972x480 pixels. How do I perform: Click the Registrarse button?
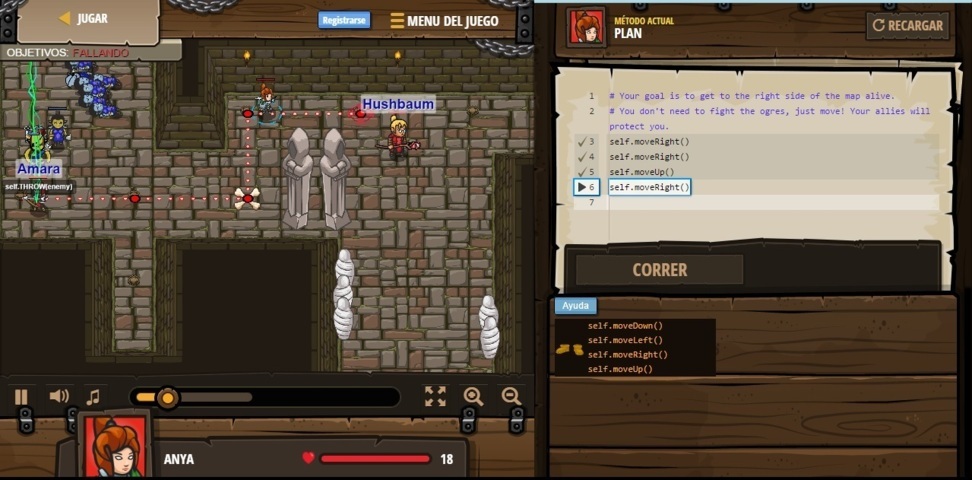tap(344, 20)
